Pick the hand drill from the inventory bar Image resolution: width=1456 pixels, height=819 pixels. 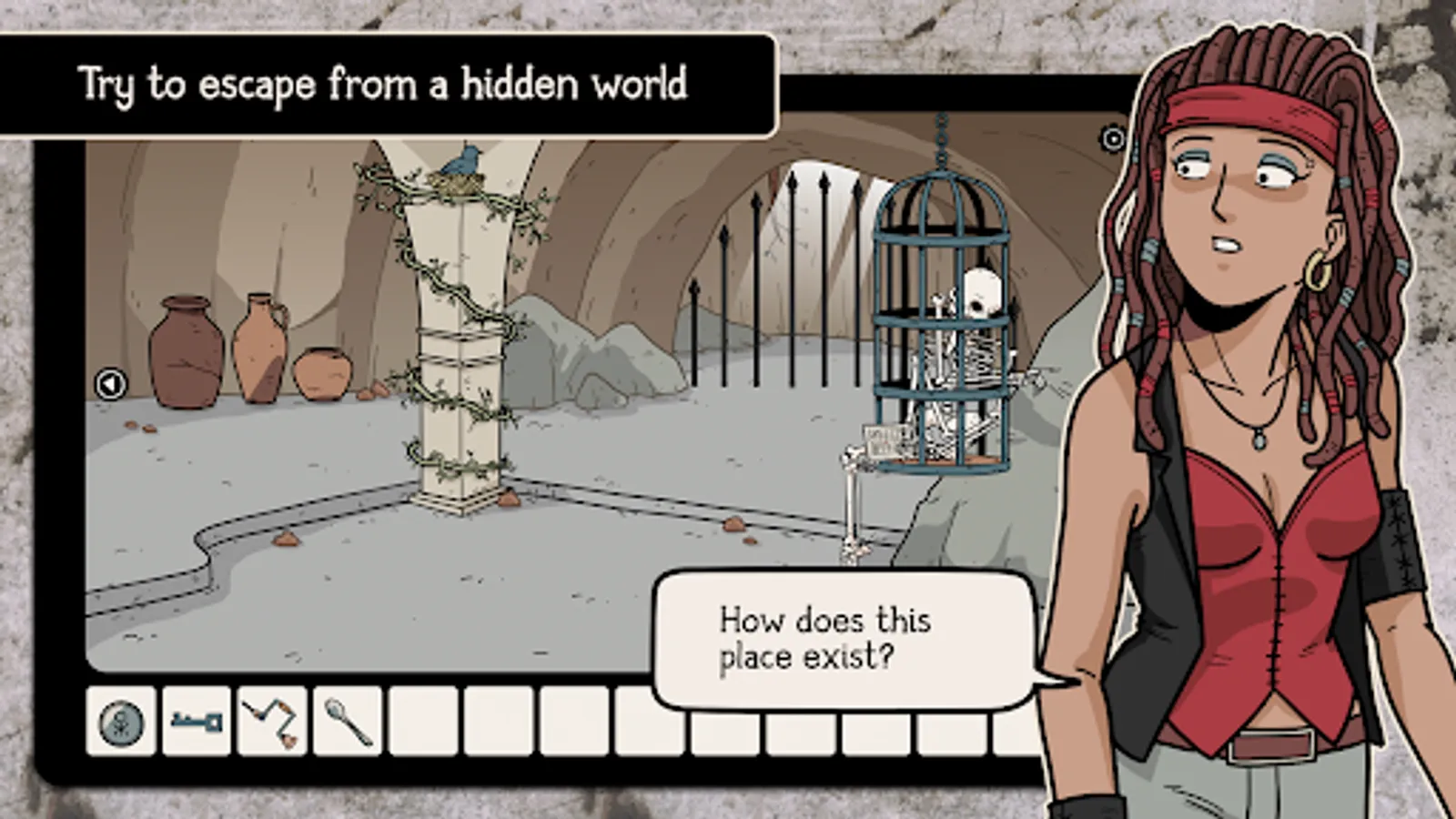pos(271,723)
